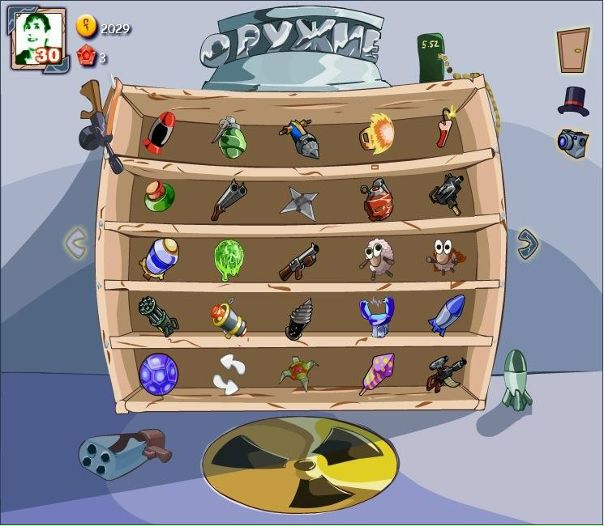Pick the purple turtle shell ball
Screen dimensions: 604x526
pyautogui.click(x=157, y=372)
